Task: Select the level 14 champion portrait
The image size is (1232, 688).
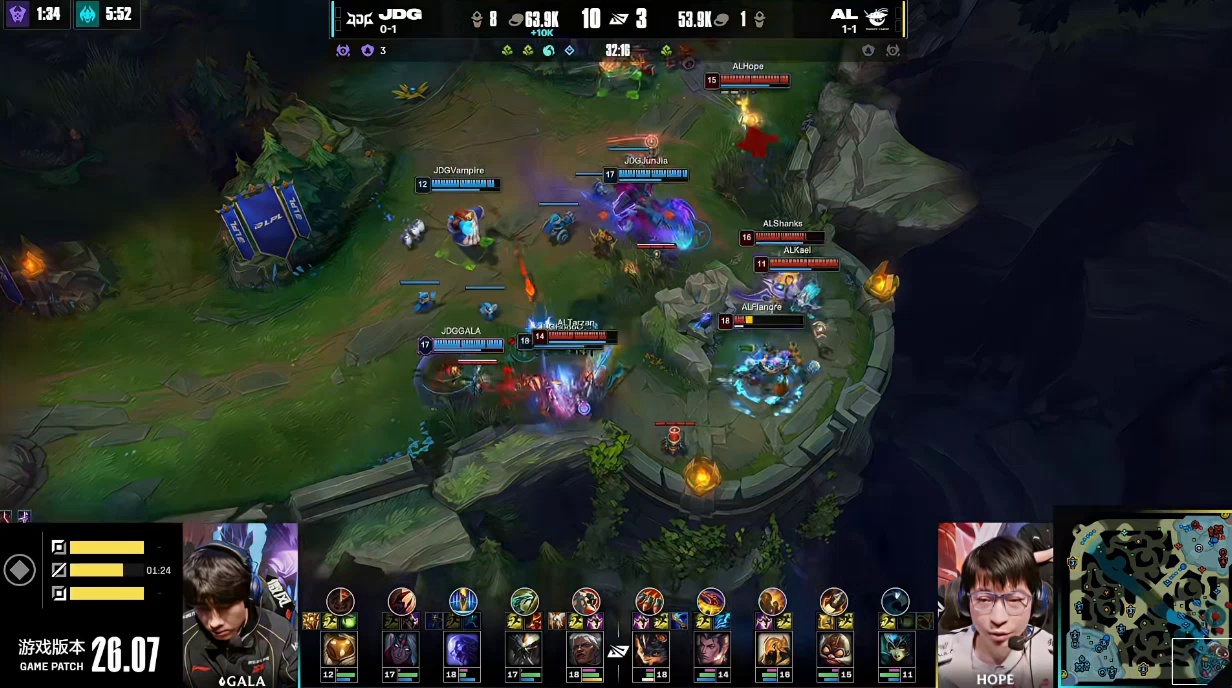Action: (x=711, y=650)
